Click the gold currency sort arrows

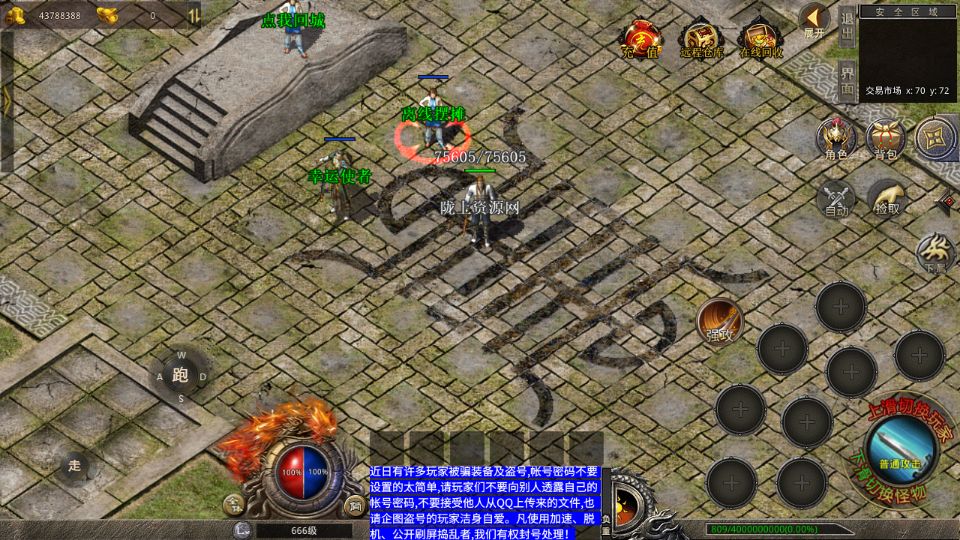(x=193, y=15)
